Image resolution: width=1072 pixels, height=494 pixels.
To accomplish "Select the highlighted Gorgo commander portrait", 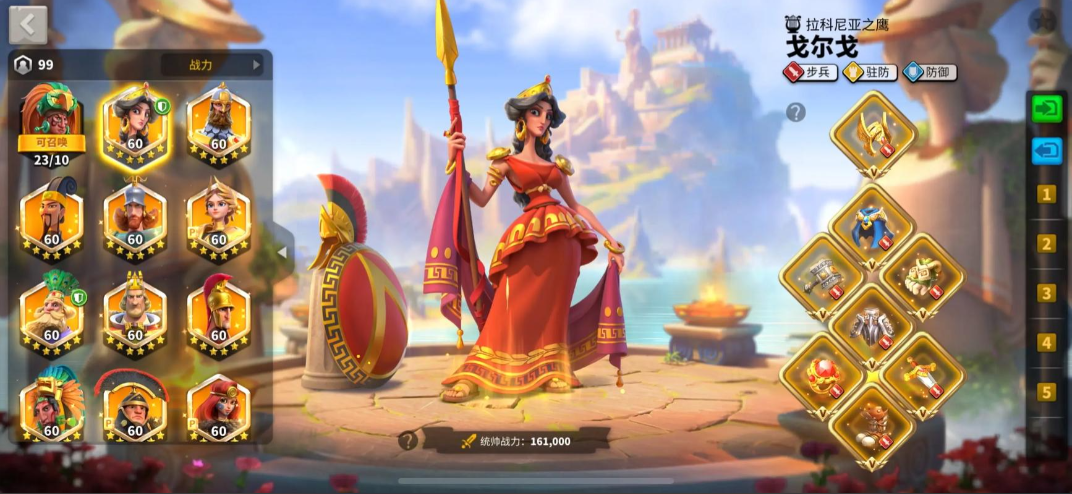I will (135, 125).
